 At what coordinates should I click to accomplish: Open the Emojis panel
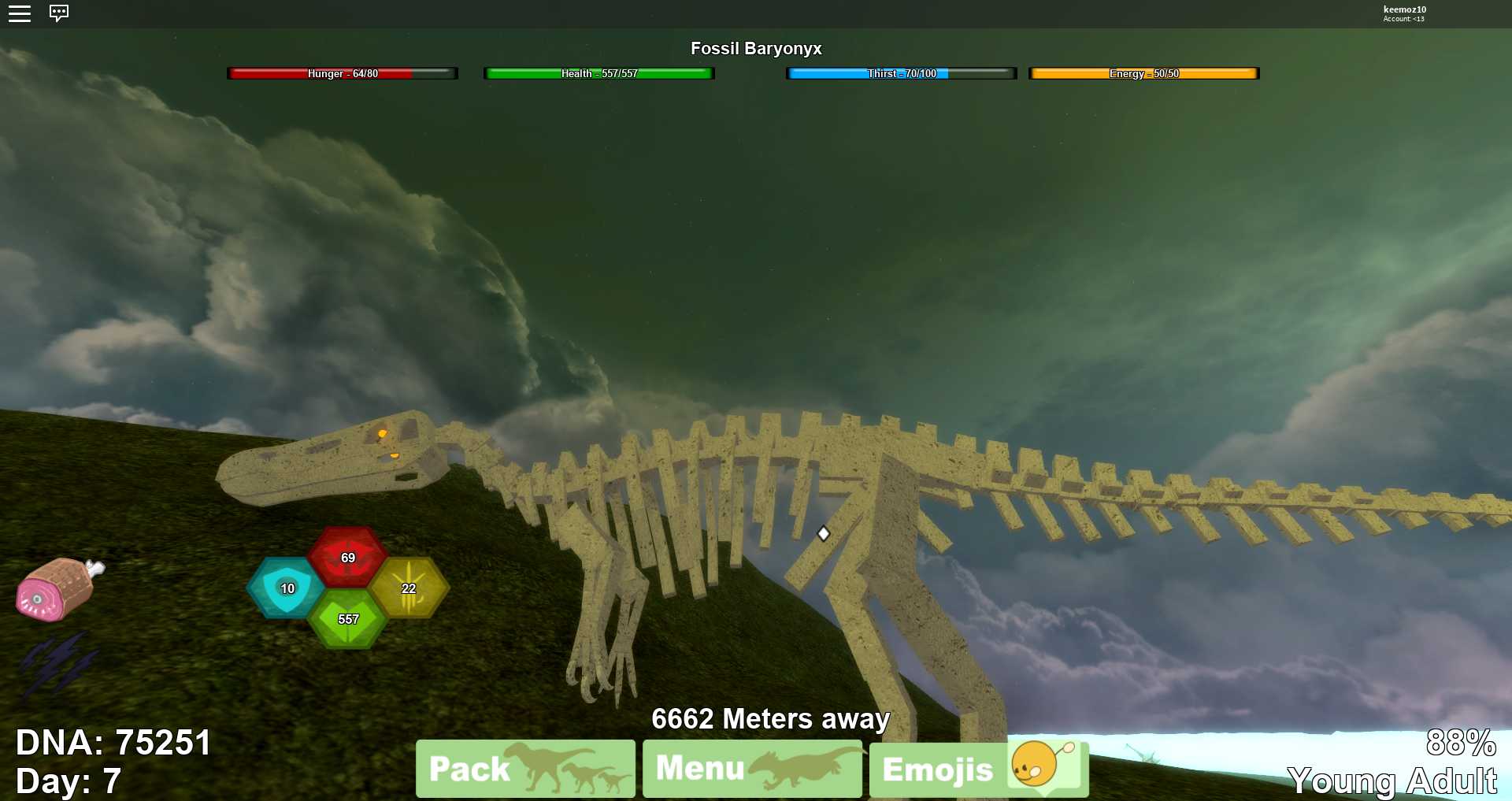[979, 769]
